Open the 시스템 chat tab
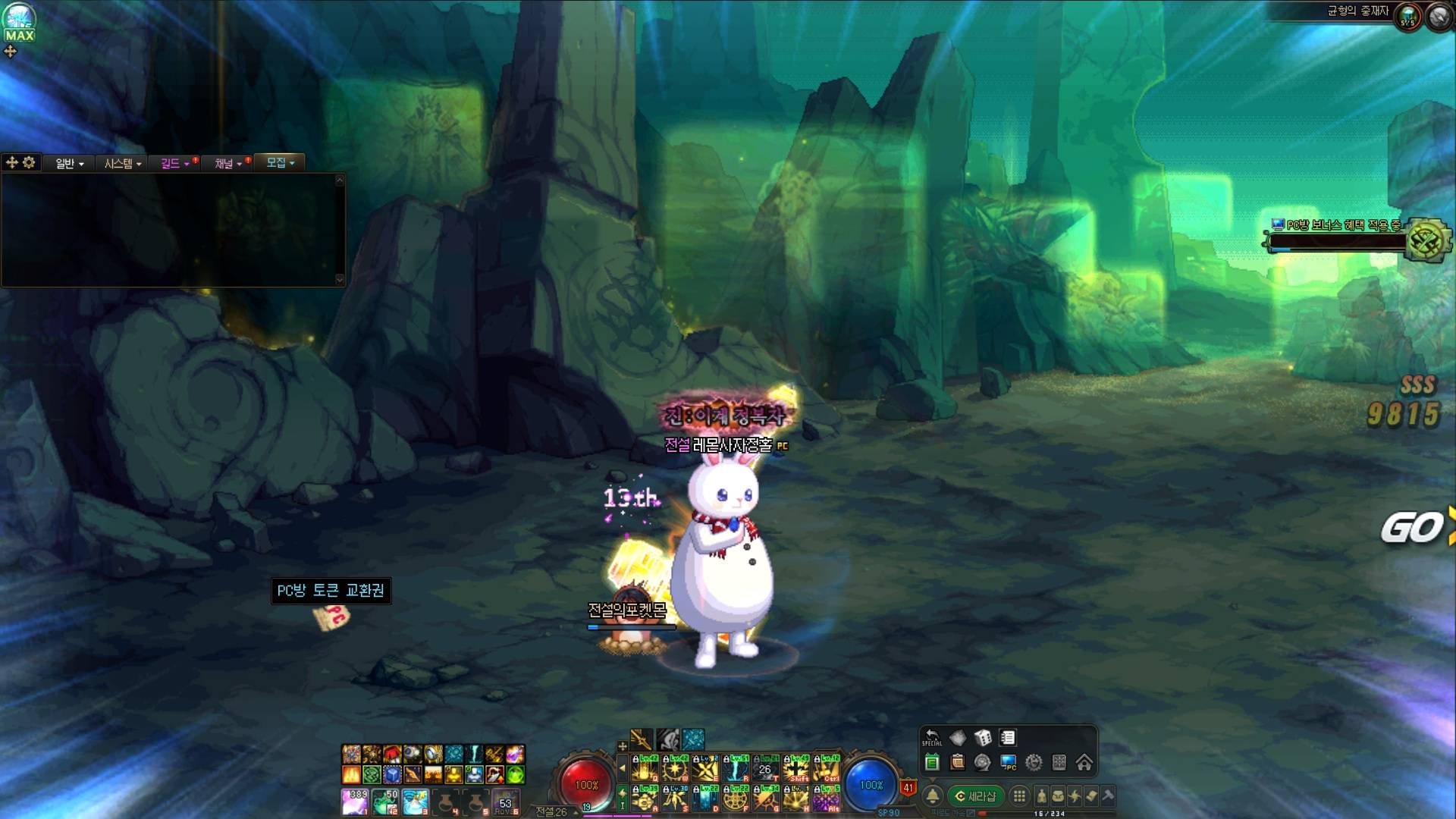1456x819 pixels. click(x=122, y=163)
